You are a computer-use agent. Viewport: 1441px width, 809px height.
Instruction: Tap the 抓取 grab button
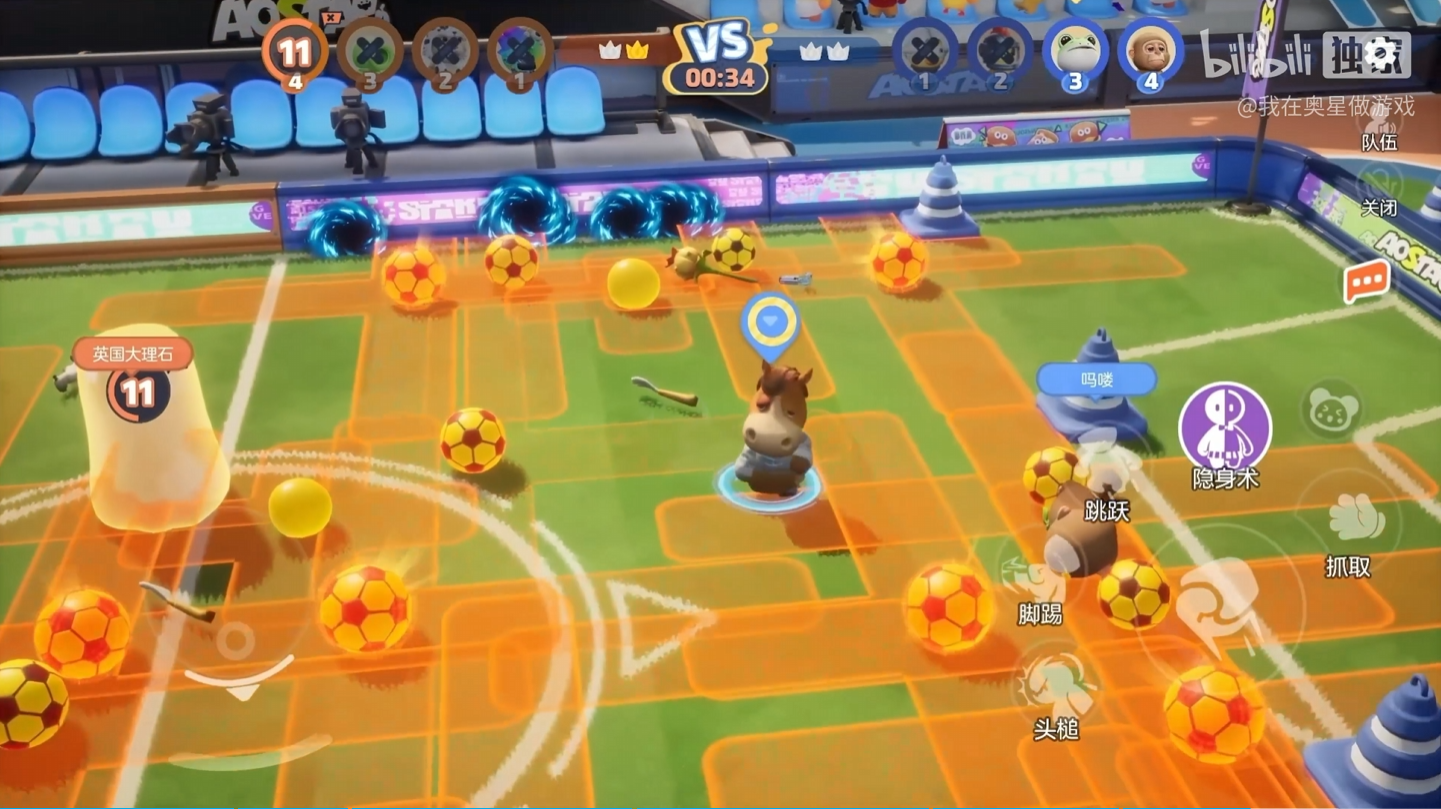[1350, 523]
